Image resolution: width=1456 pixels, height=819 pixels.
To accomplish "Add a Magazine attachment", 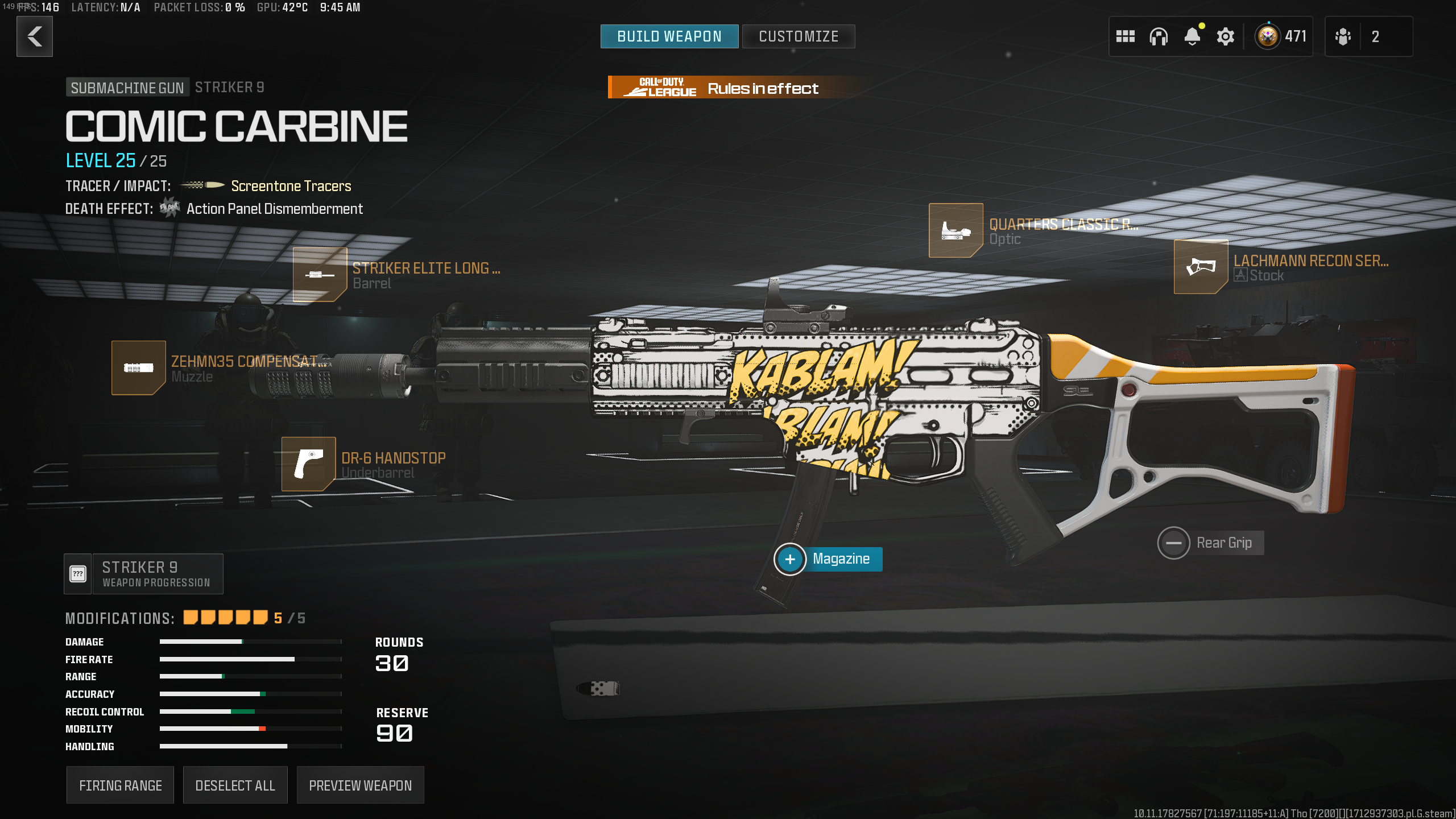I will 790,560.
